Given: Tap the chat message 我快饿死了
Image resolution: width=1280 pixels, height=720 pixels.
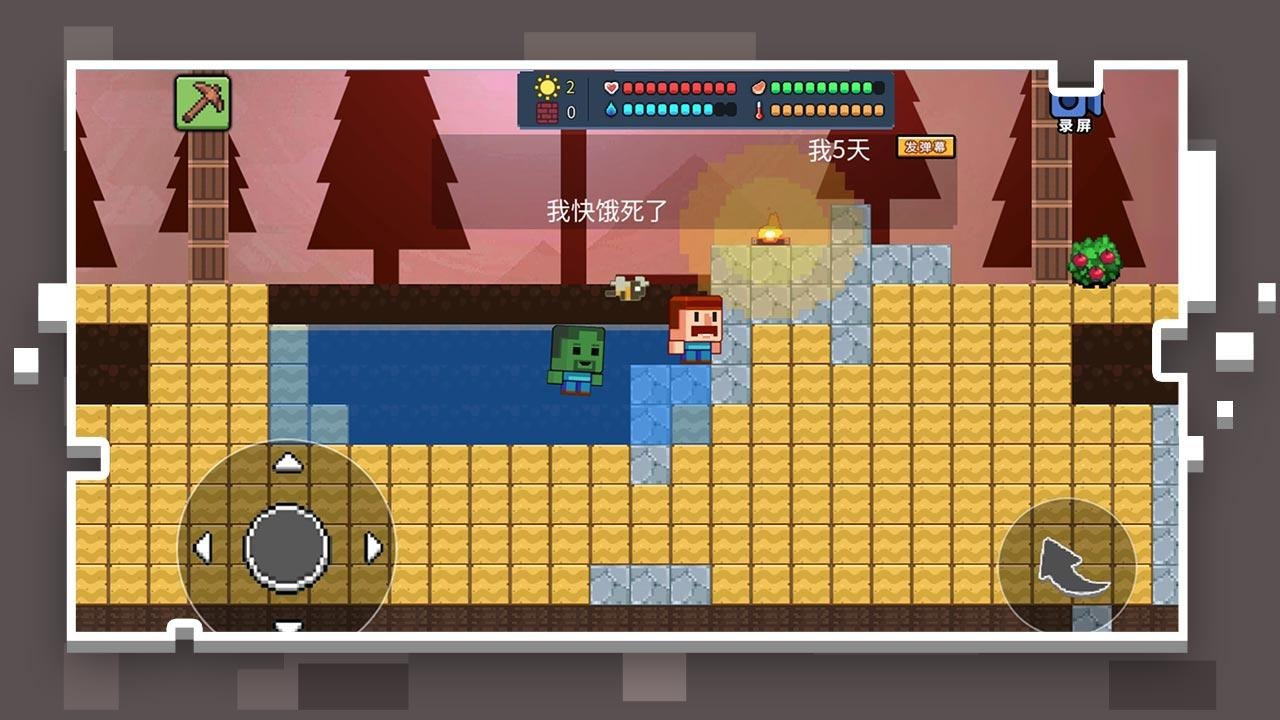Looking at the screenshot, I should (606, 208).
